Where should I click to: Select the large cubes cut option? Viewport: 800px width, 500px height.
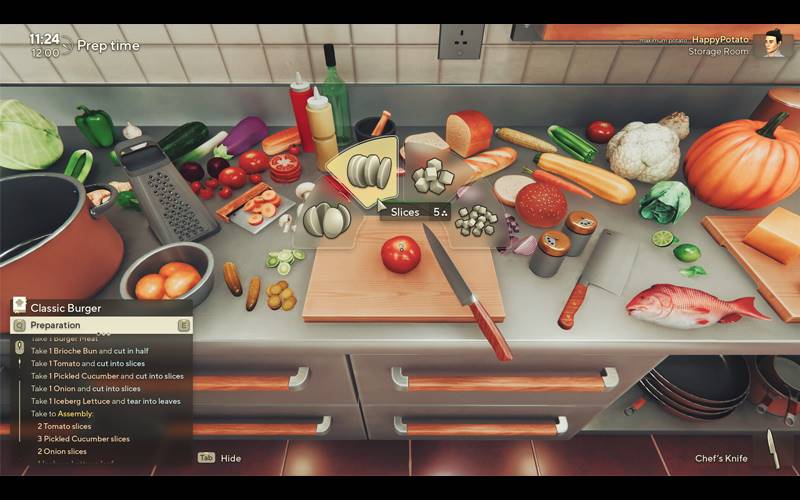tap(432, 177)
